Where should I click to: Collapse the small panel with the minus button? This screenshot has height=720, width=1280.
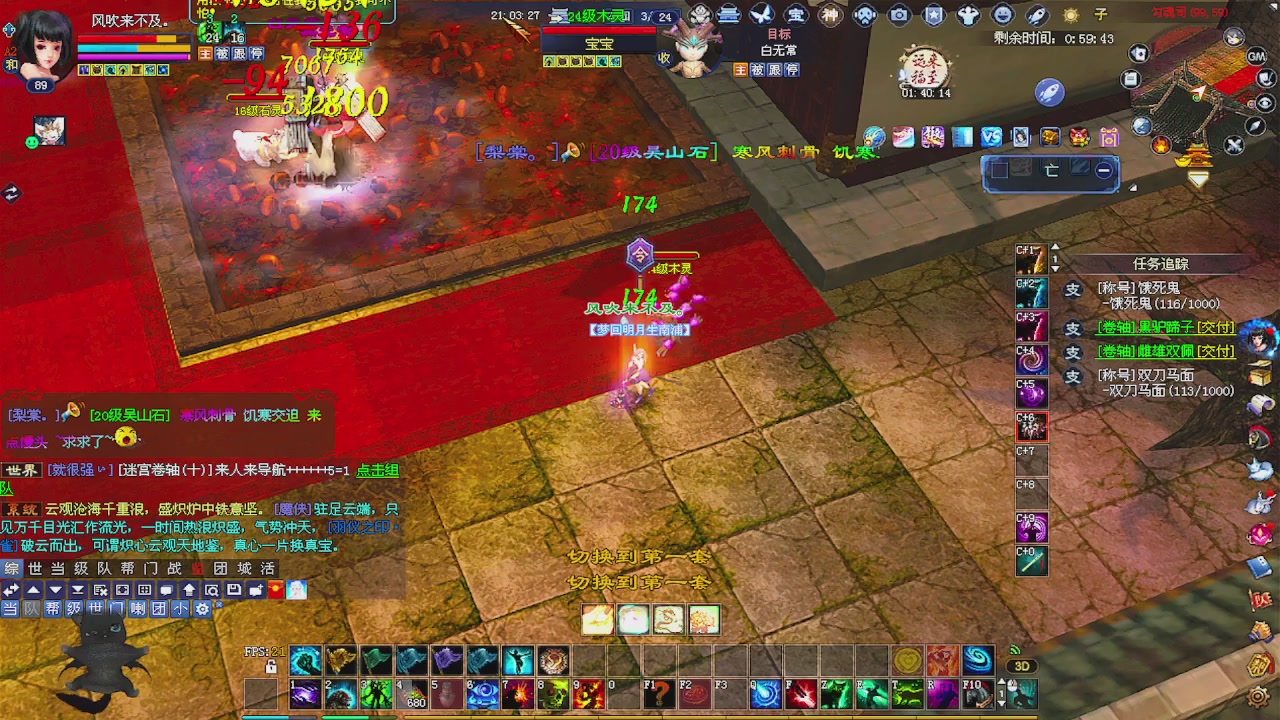(x=1103, y=171)
